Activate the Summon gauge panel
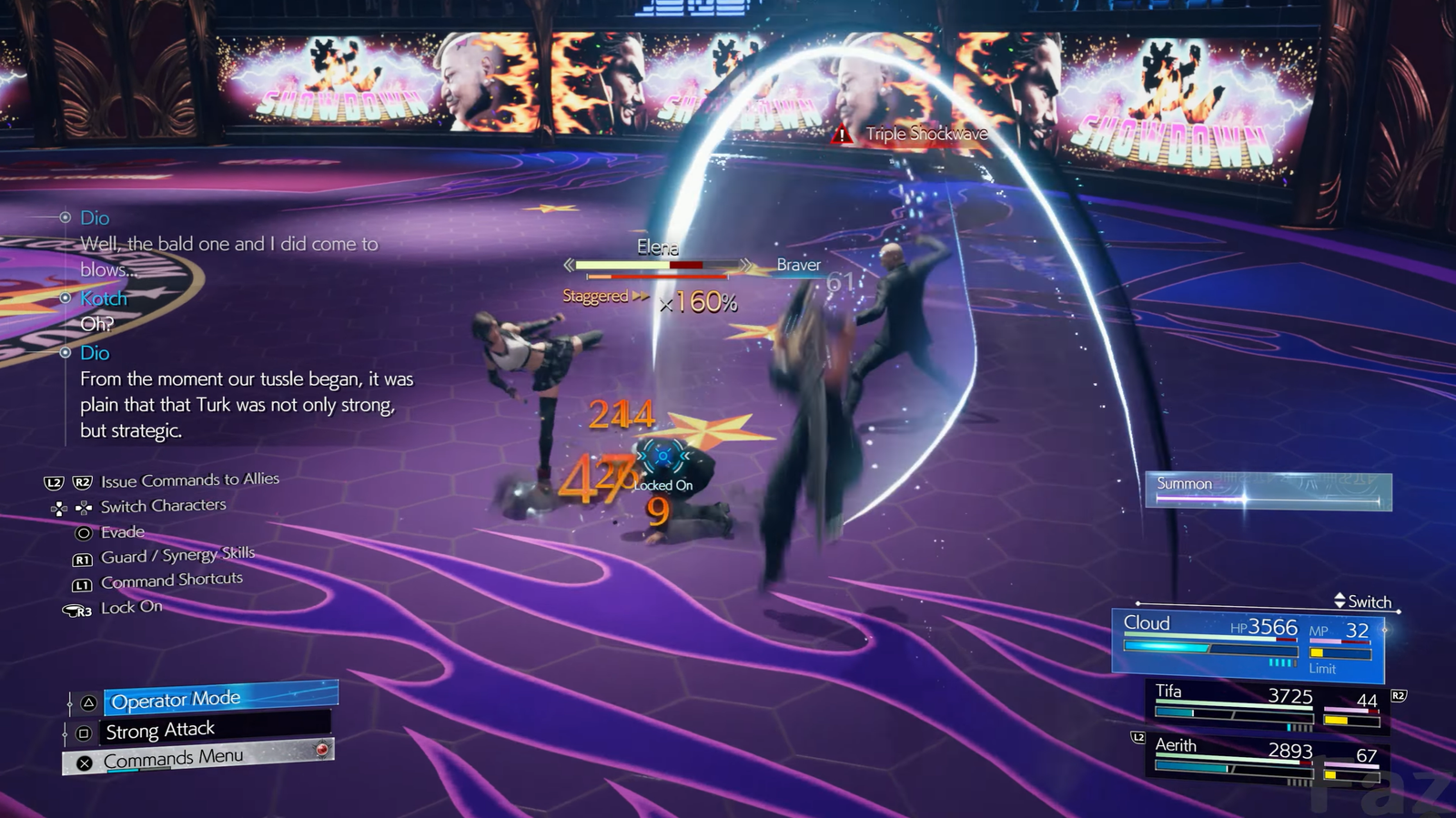The width and height of the screenshot is (1456, 818). (x=1268, y=491)
